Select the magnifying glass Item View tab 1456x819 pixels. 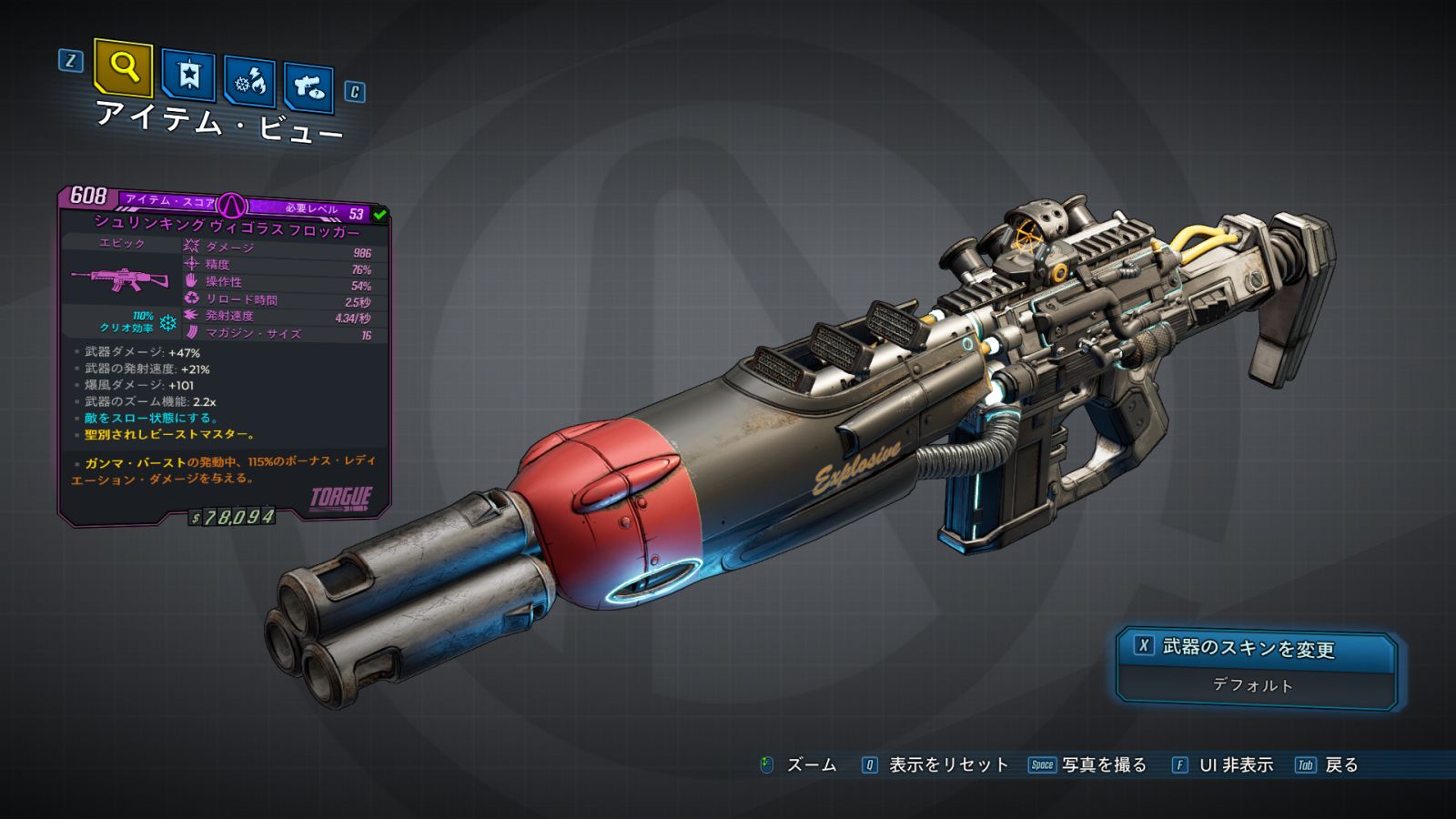pos(123,67)
